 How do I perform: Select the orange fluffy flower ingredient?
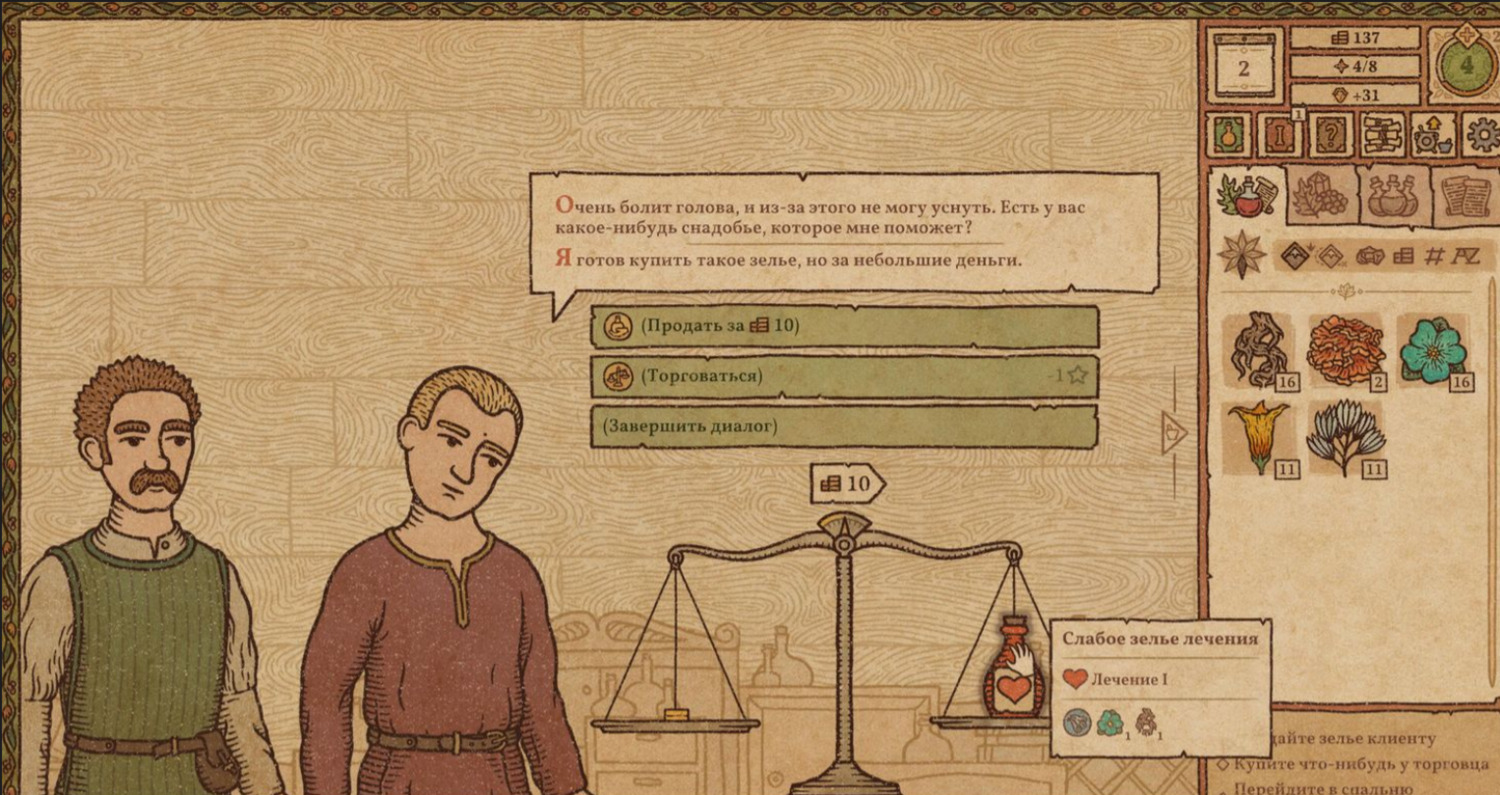pyautogui.click(x=1344, y=349)
